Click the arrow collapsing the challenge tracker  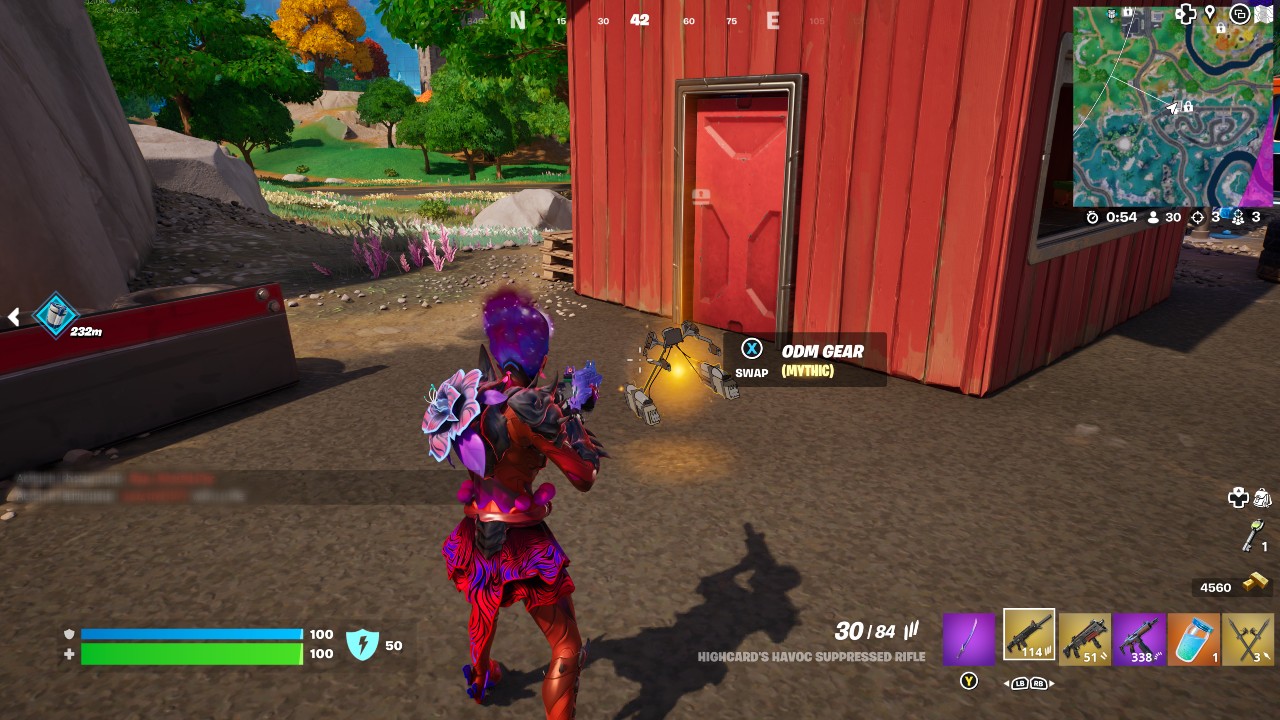coord(13,316)
